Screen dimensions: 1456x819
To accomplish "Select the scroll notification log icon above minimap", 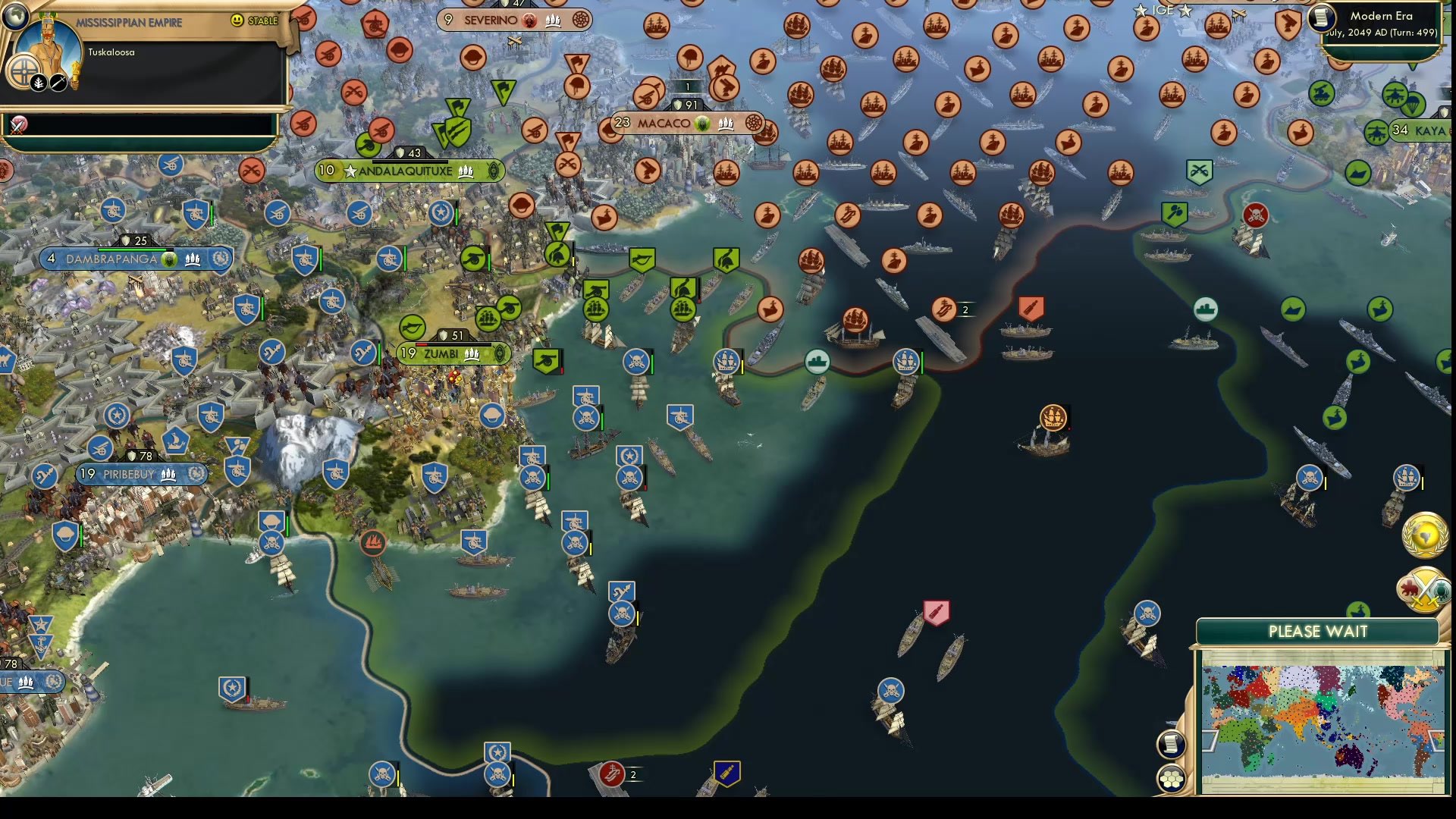I will (1172, 743).
